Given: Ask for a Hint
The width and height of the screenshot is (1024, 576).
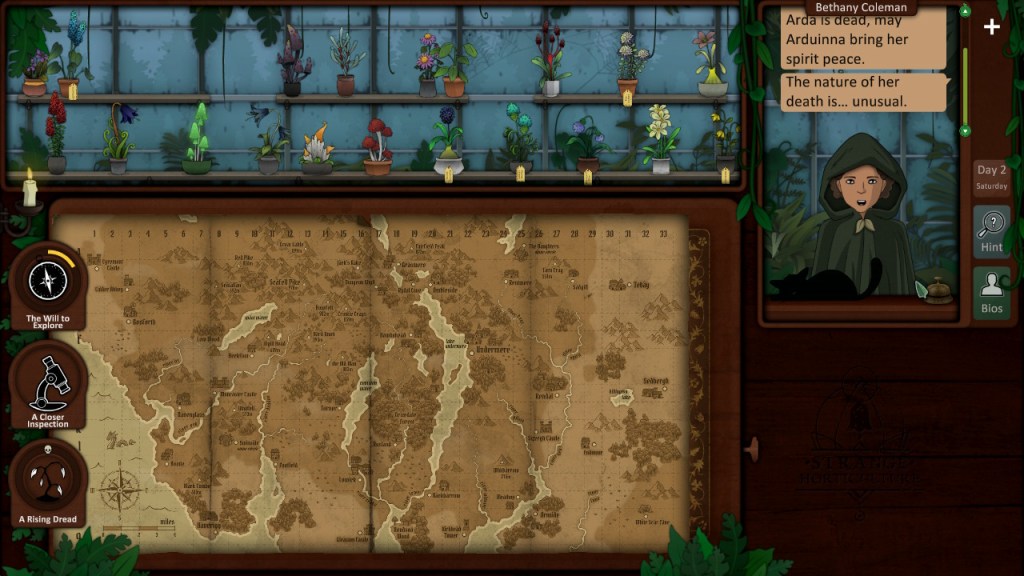Looking at the screenshot, I should (991, 231).
